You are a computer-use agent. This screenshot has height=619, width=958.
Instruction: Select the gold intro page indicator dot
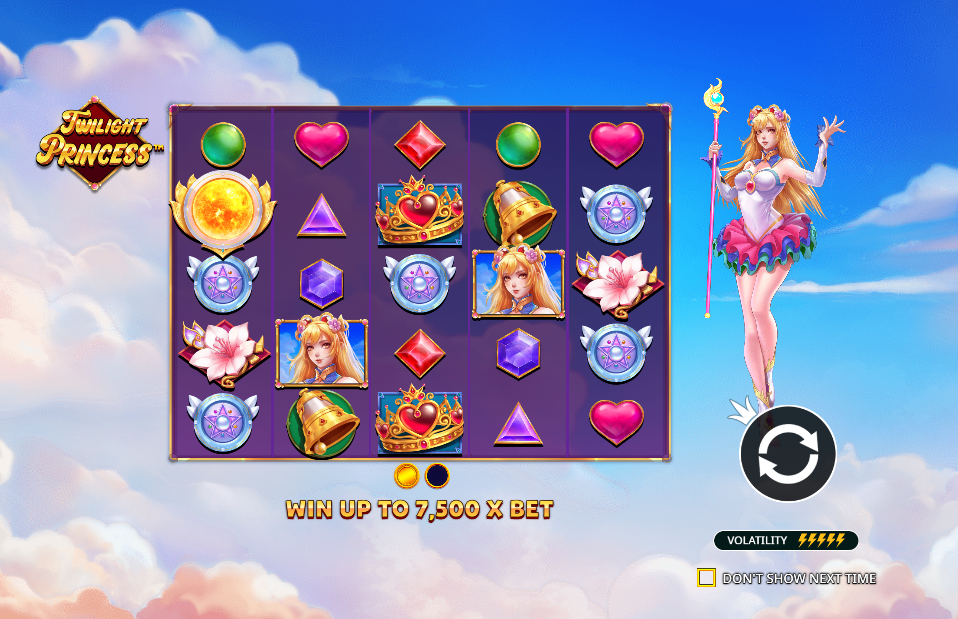[x=406, y=475]
